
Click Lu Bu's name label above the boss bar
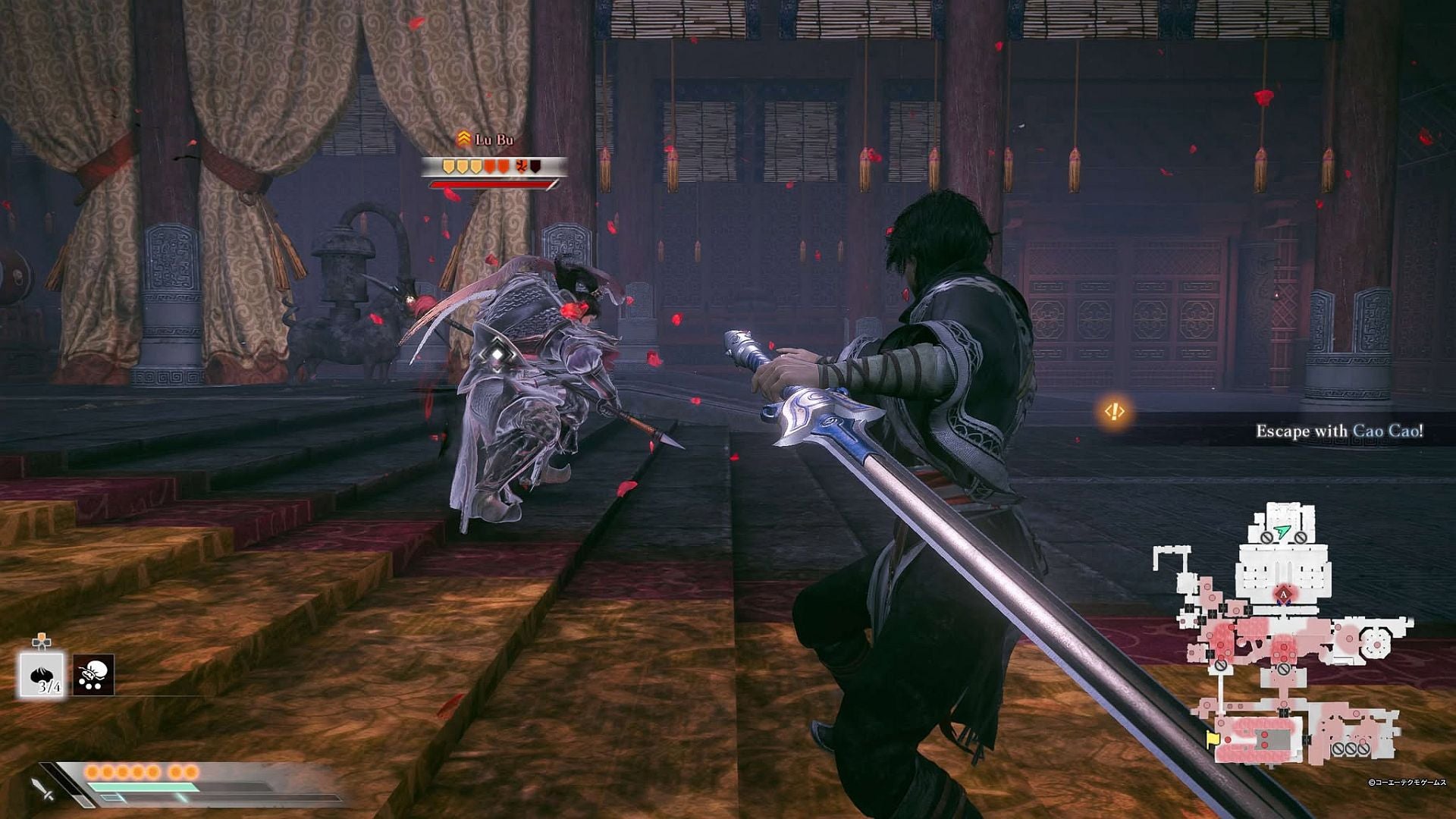(494, 139)
